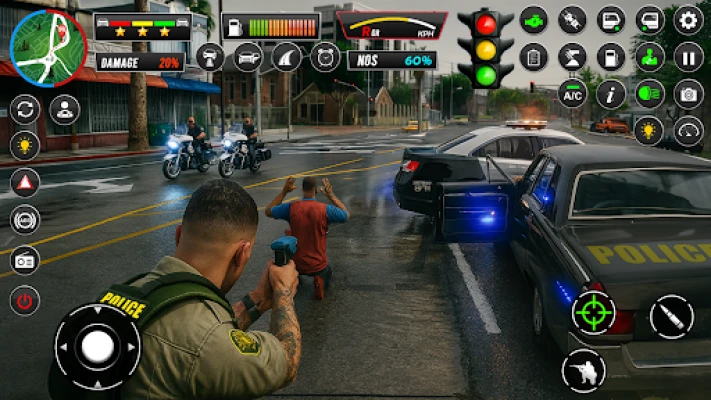Open the alarm clock icon
Image resolution: width=711 pixels, height=400 pixels.
(x=324, y=57)
